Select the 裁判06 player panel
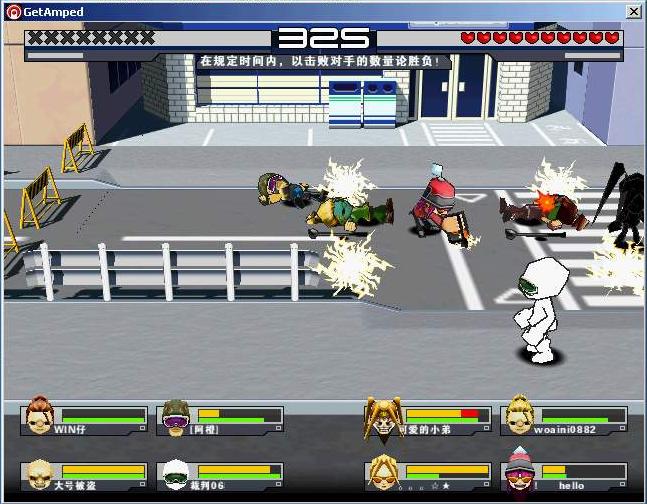647x504 pixels. click(220, 475)
